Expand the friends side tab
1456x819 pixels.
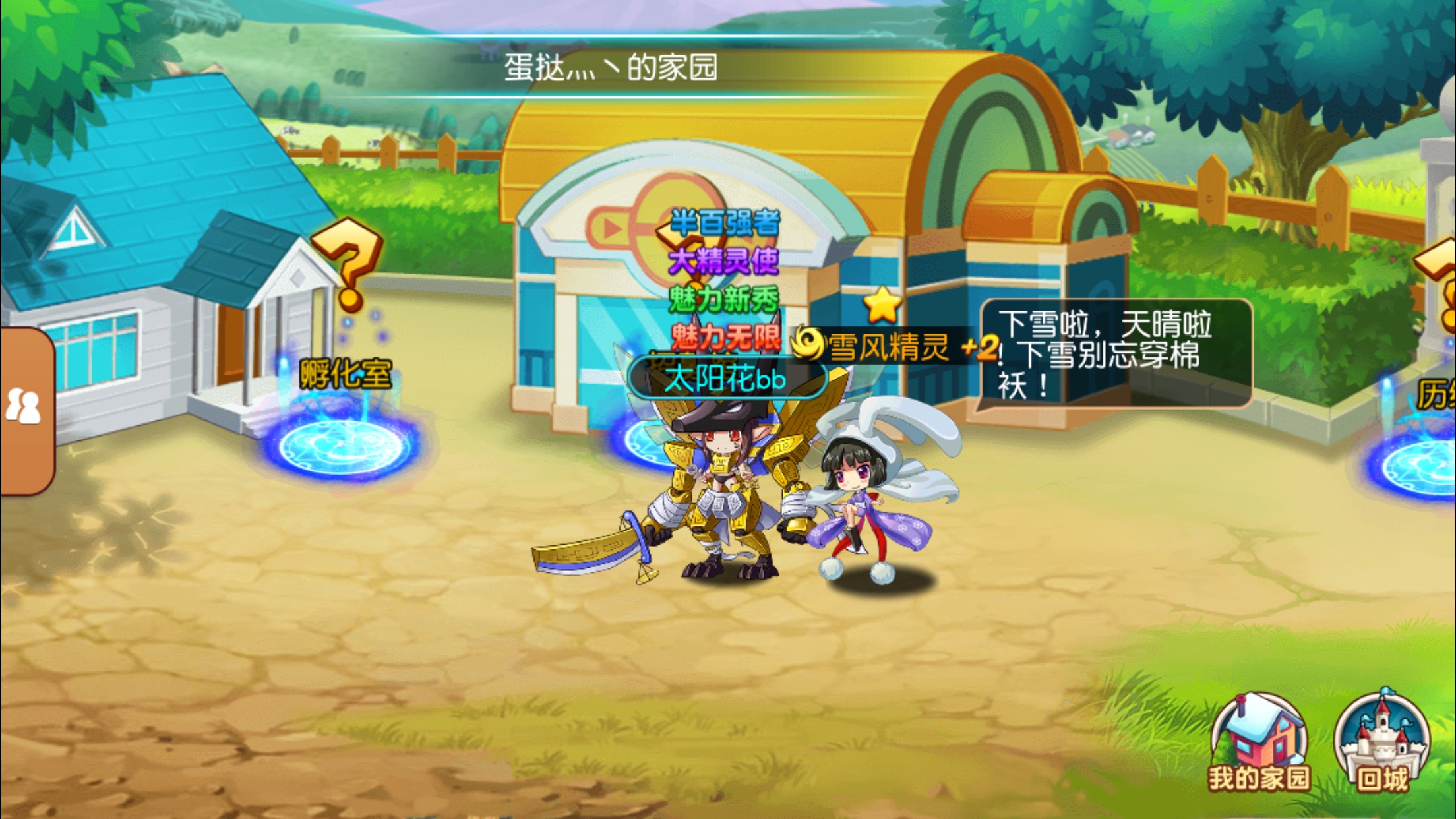(x=25, y=409)
